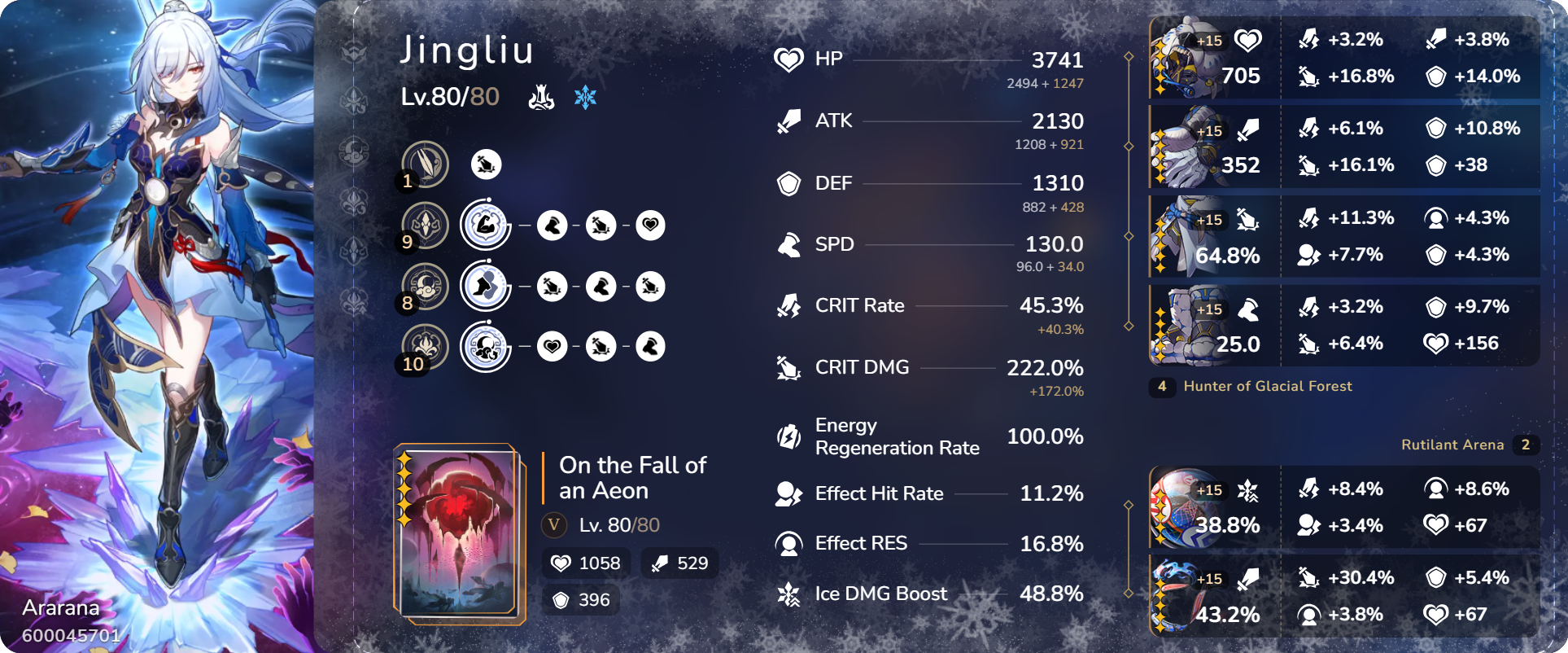Open the Skill trace details
Image resolution: width=1568 pixels, height=653 pixels.
(x=424, y=224)
